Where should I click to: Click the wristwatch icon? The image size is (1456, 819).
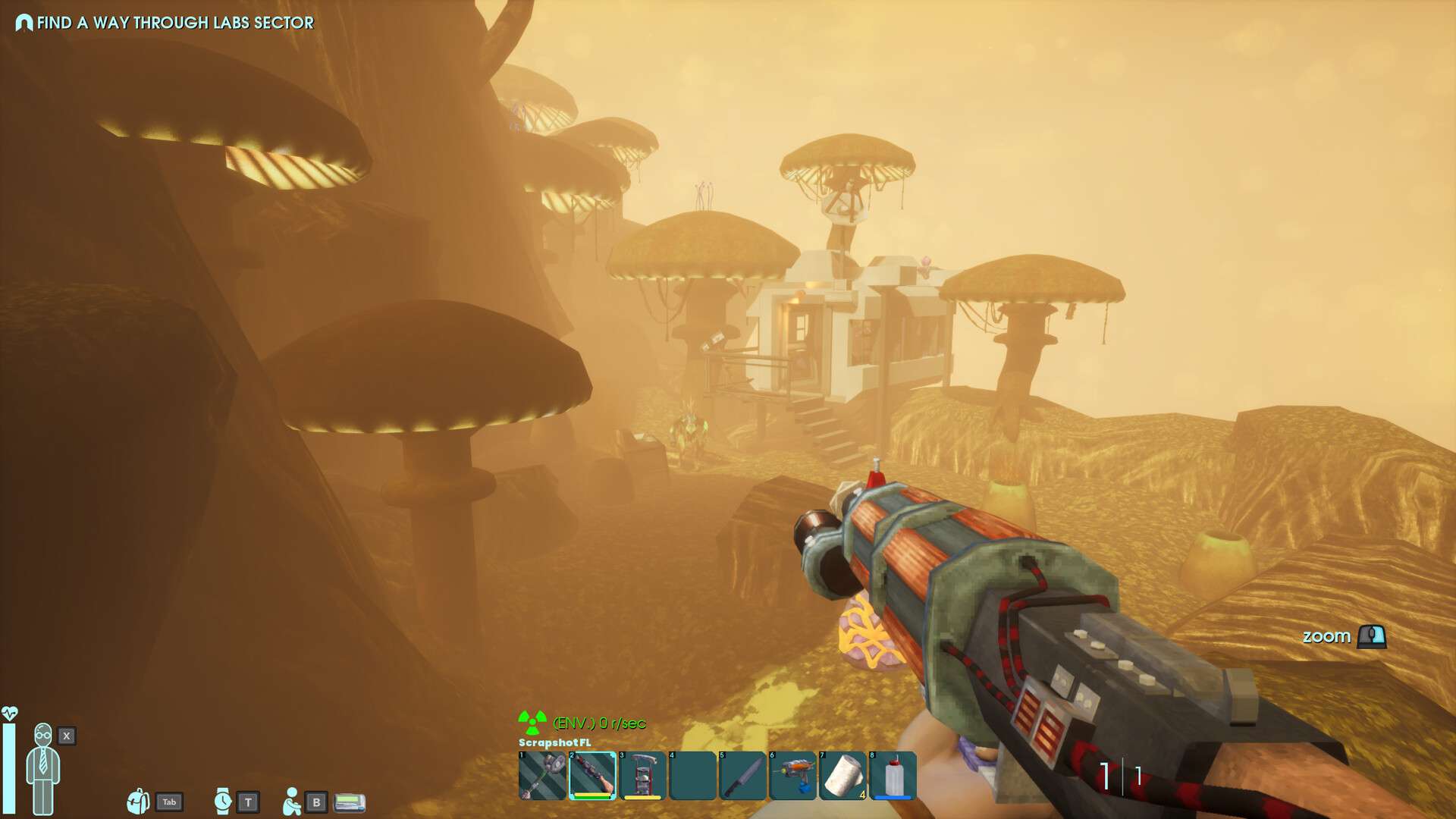tap(222, 801)
